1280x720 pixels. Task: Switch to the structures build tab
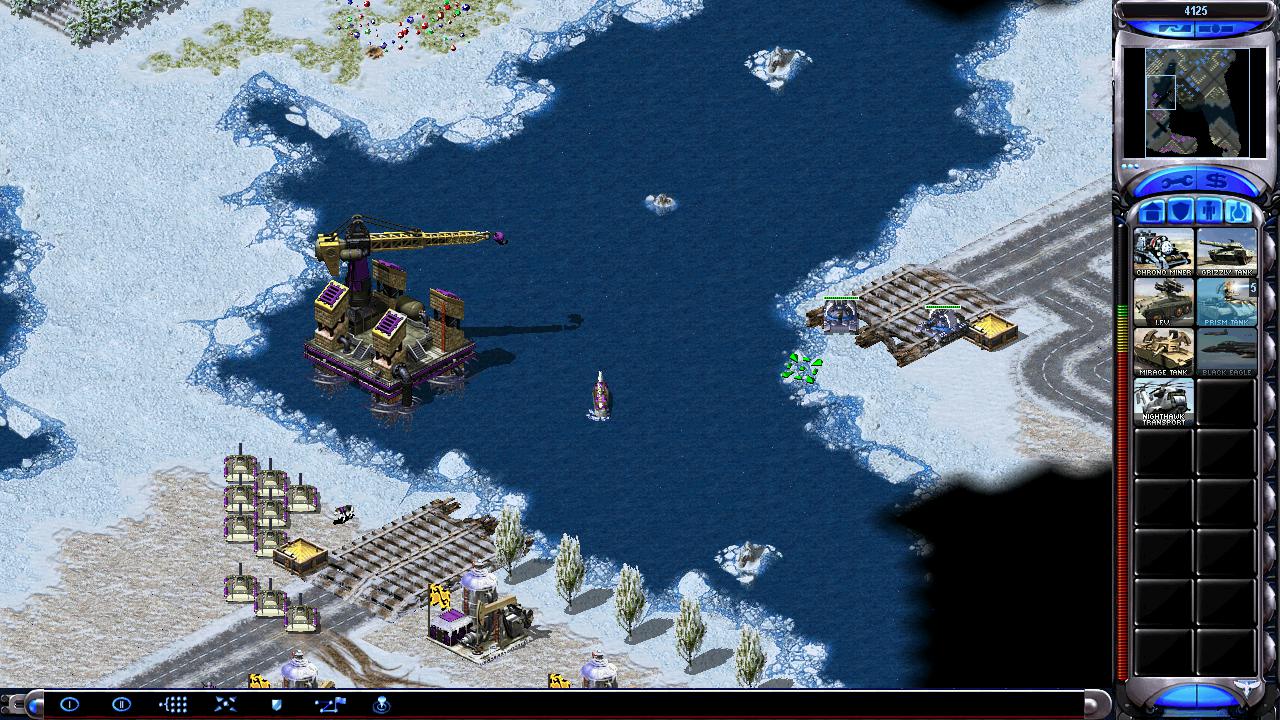point(1153,211)
